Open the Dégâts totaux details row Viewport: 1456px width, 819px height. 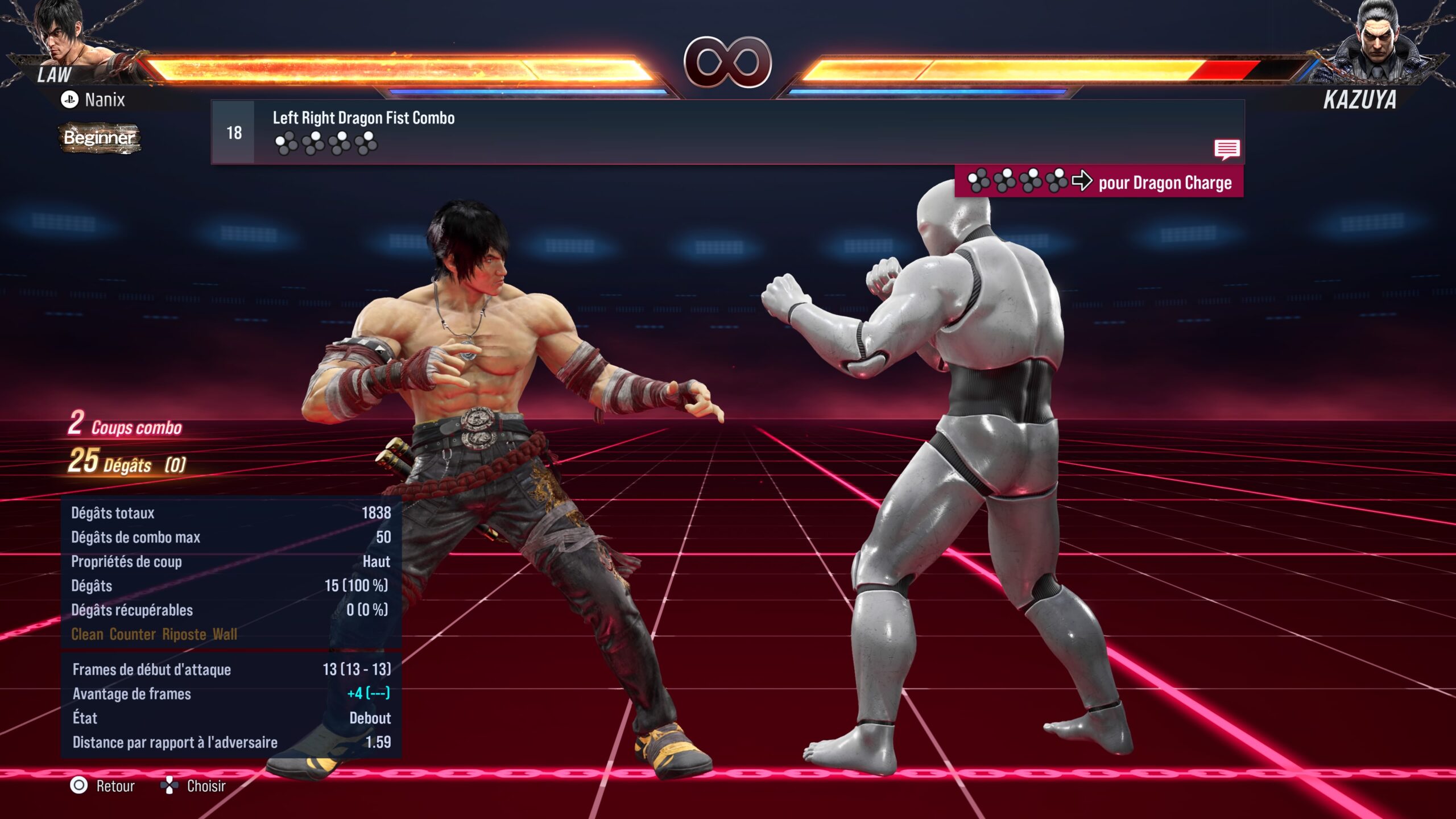point(227,512)
